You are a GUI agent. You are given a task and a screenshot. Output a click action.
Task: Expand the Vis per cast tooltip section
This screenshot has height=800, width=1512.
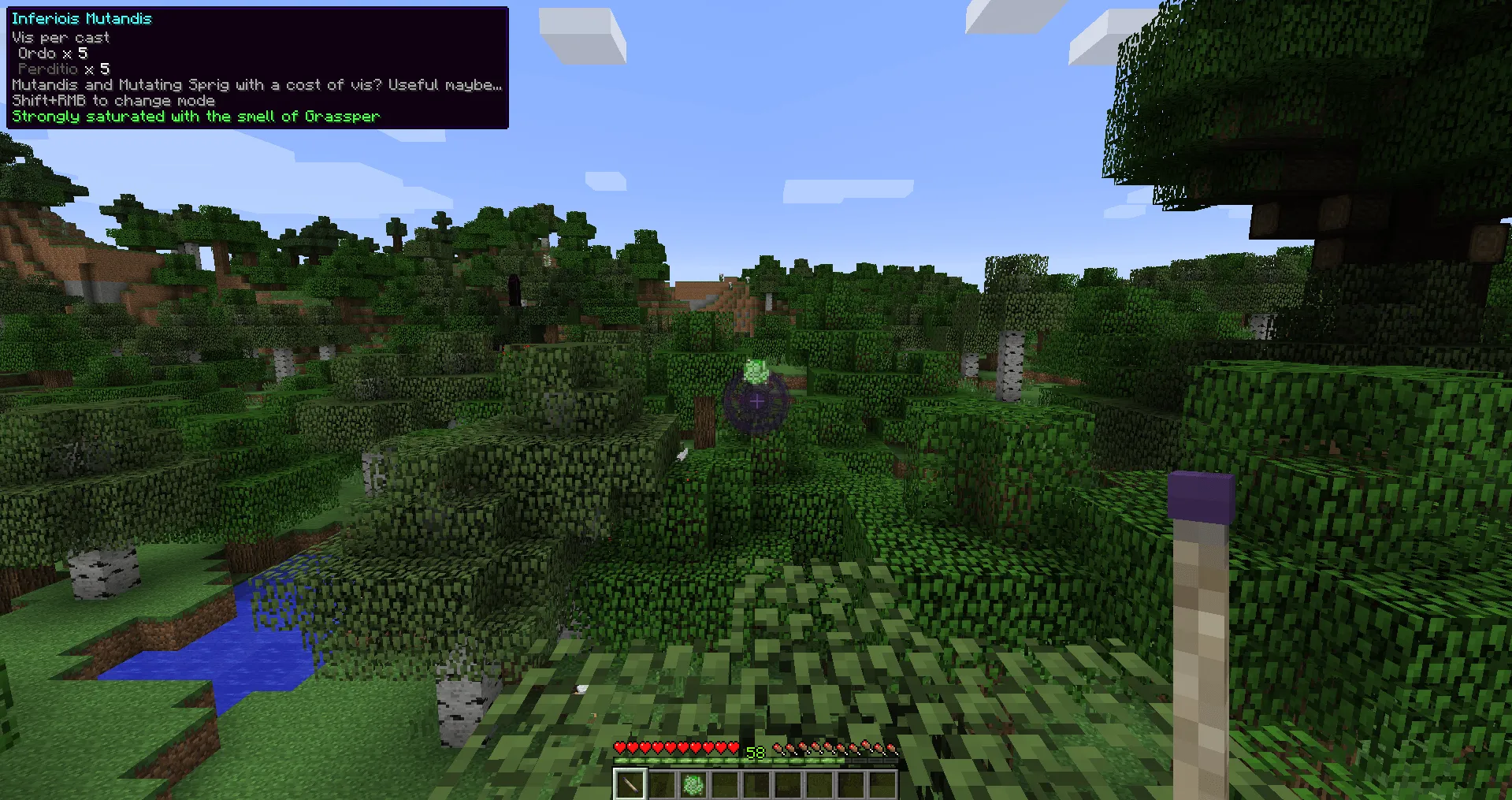[60, 36]
